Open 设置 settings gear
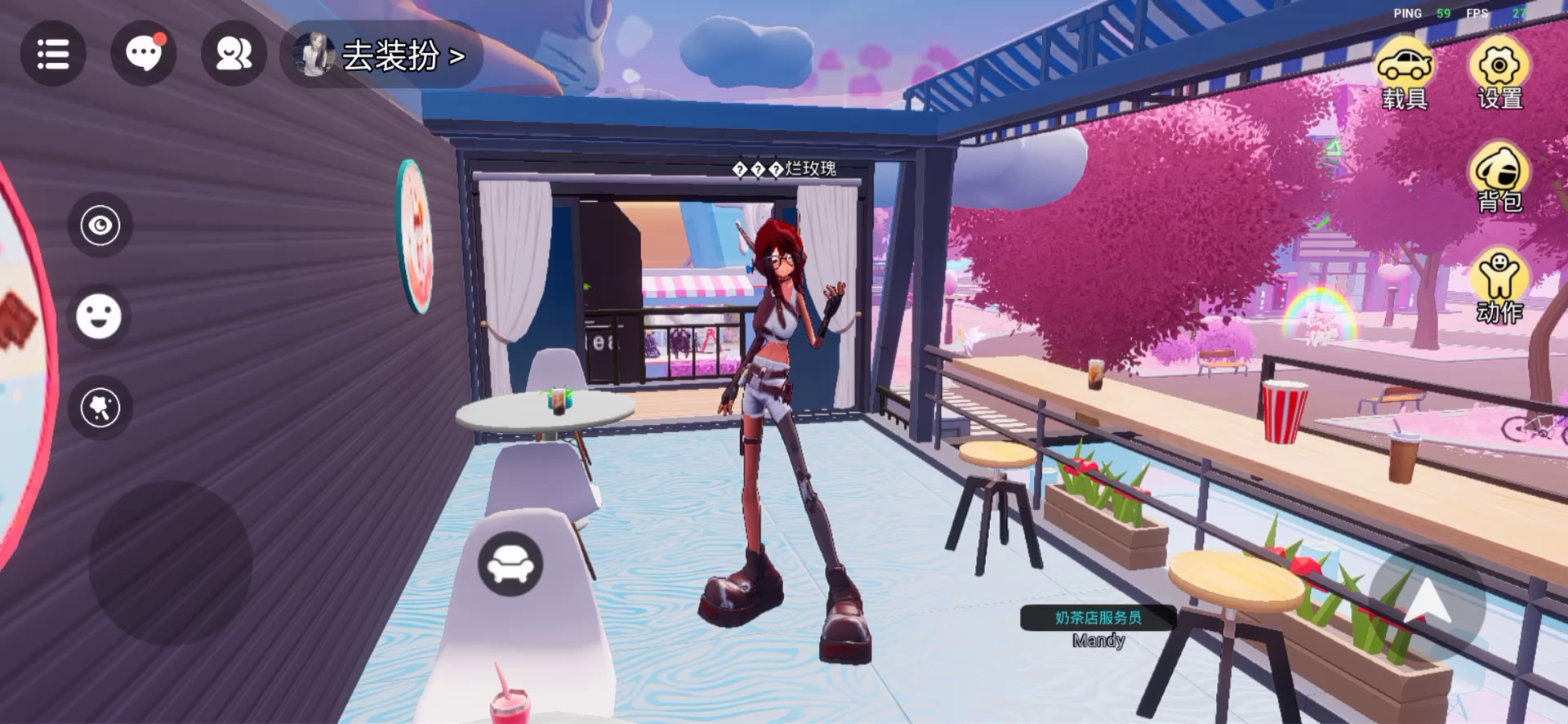 [x=1499, y=75]
